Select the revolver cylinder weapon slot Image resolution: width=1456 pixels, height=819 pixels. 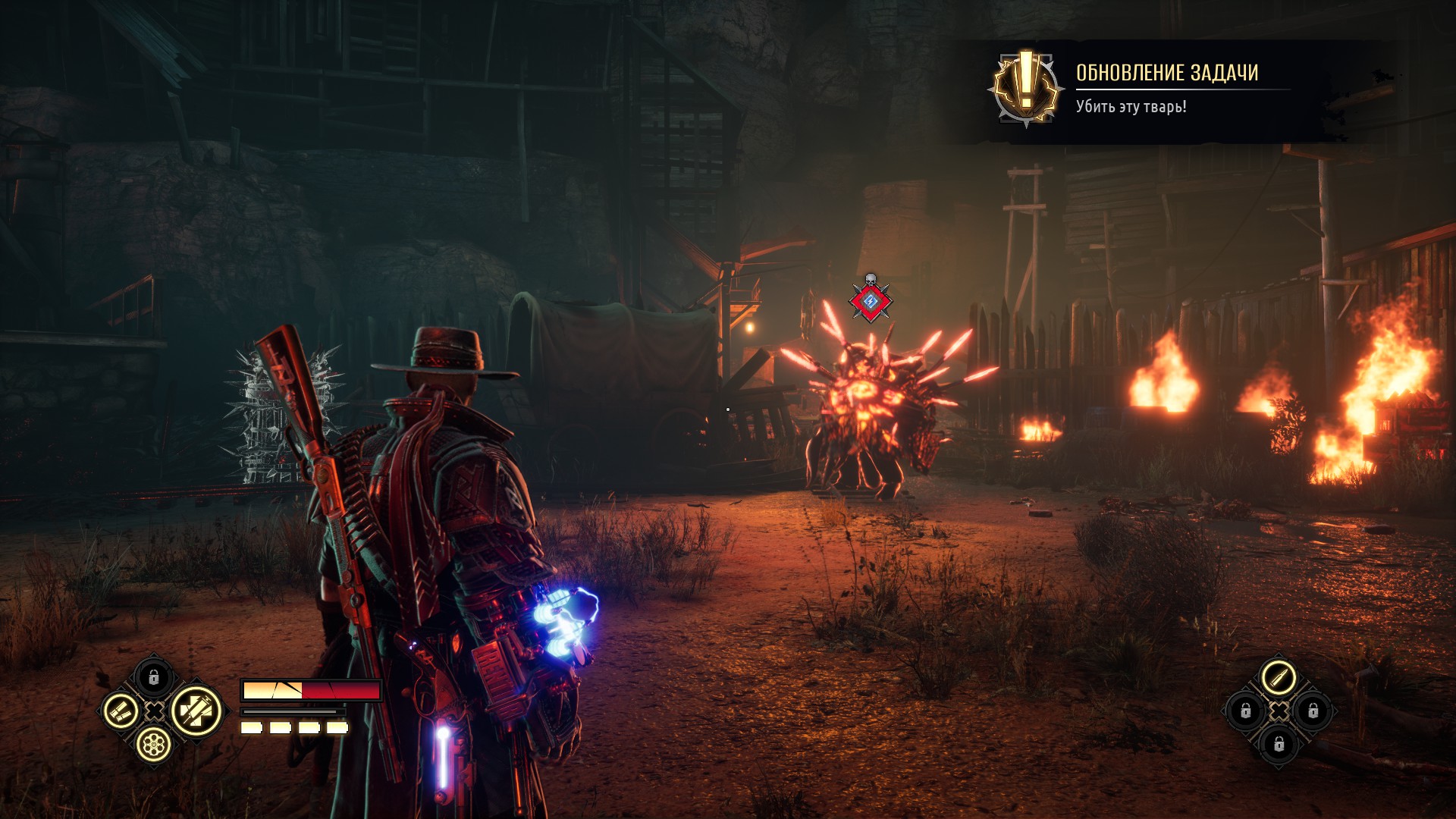point(154,745)
